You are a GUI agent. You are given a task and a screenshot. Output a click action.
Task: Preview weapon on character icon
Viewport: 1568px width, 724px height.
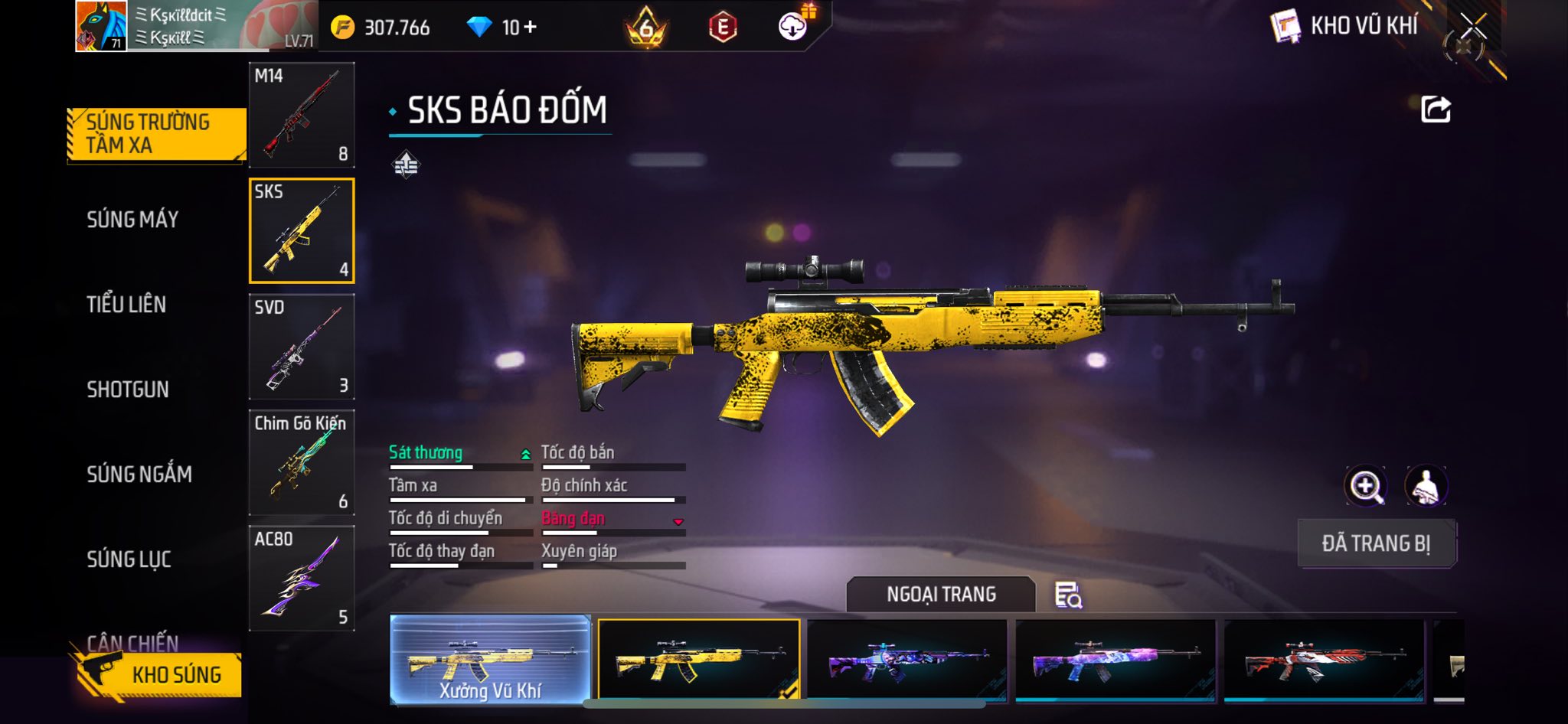click(x=1426, y=486)
